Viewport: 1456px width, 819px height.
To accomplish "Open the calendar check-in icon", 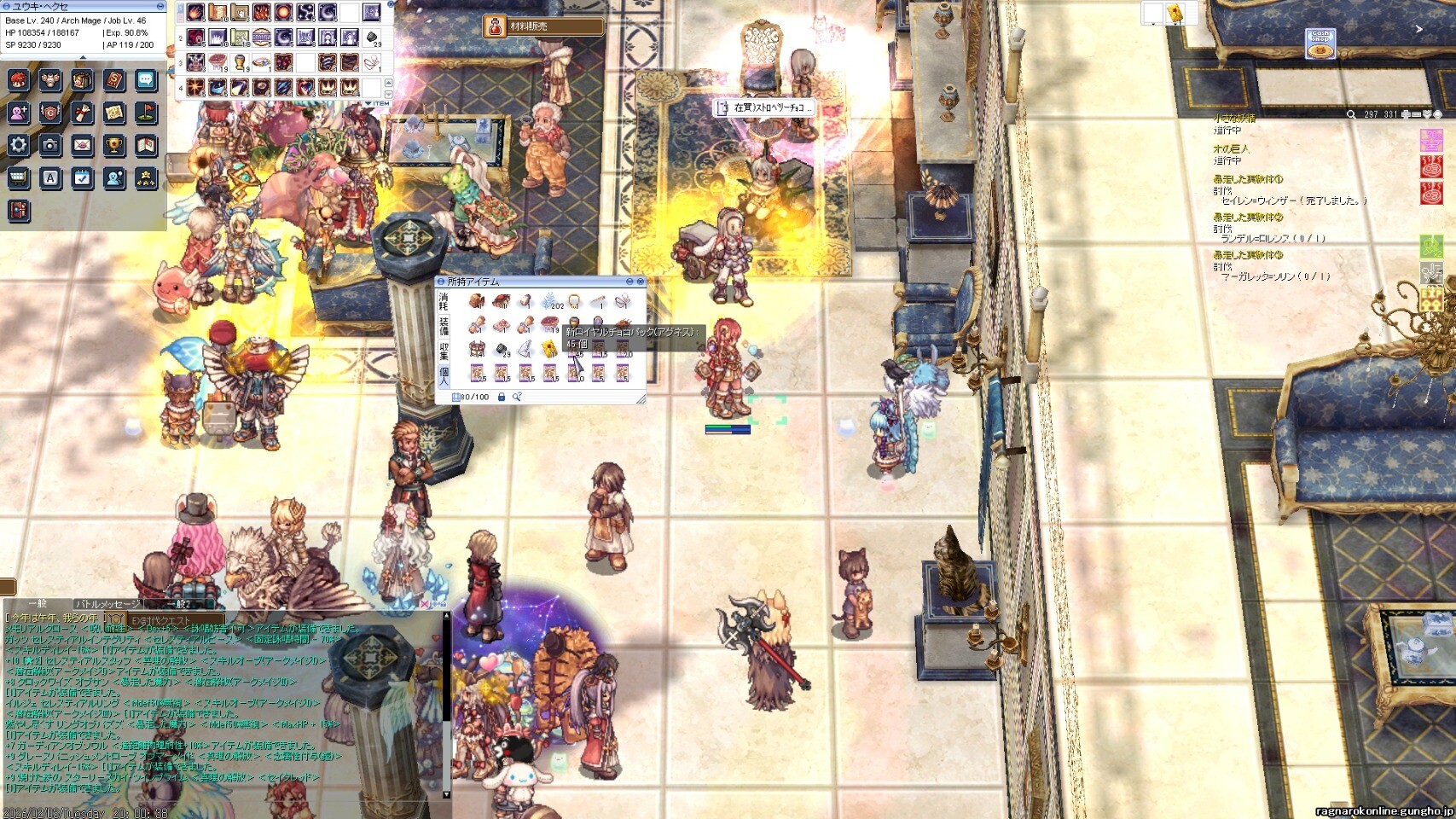I will pos(82,177).
